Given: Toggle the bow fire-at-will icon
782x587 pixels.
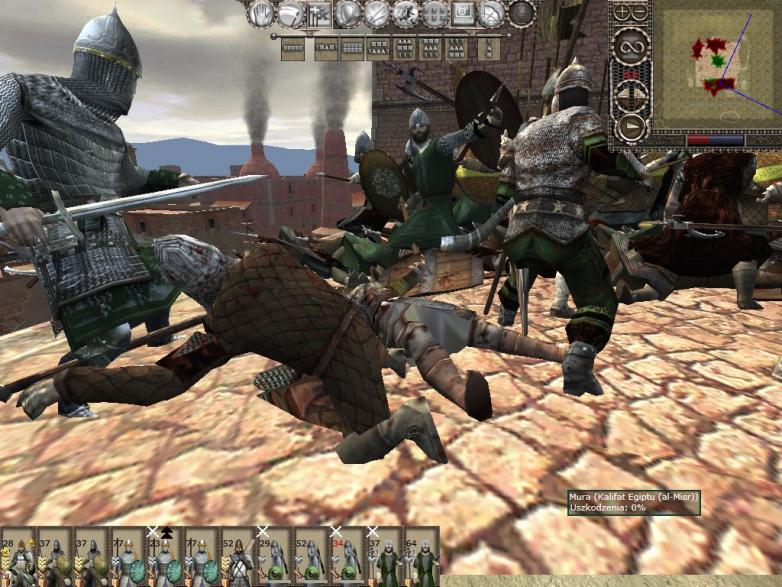Looking at the screenshot, I should (x=492, y=13).
